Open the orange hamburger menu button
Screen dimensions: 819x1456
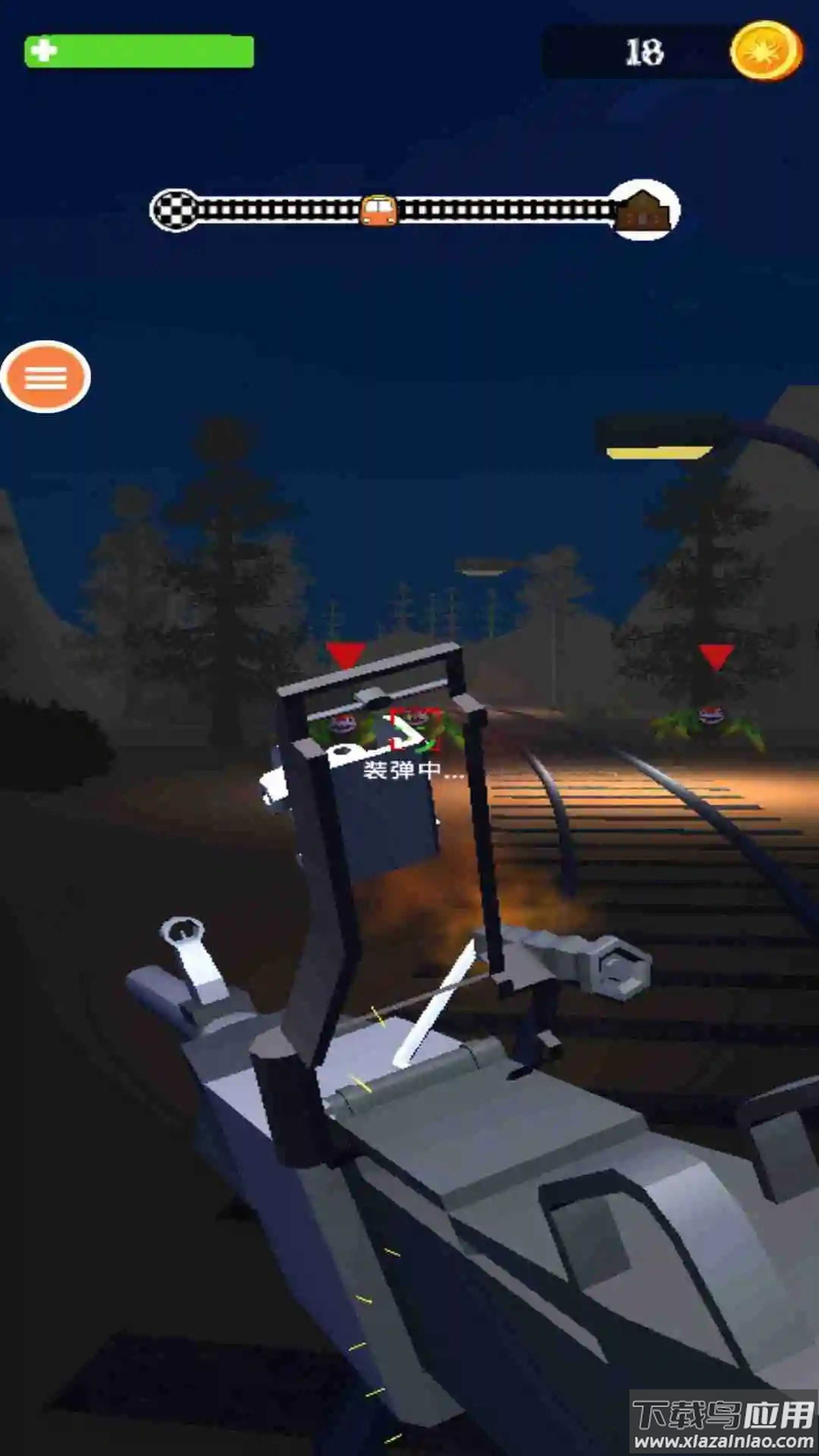(x=45, y=377)
